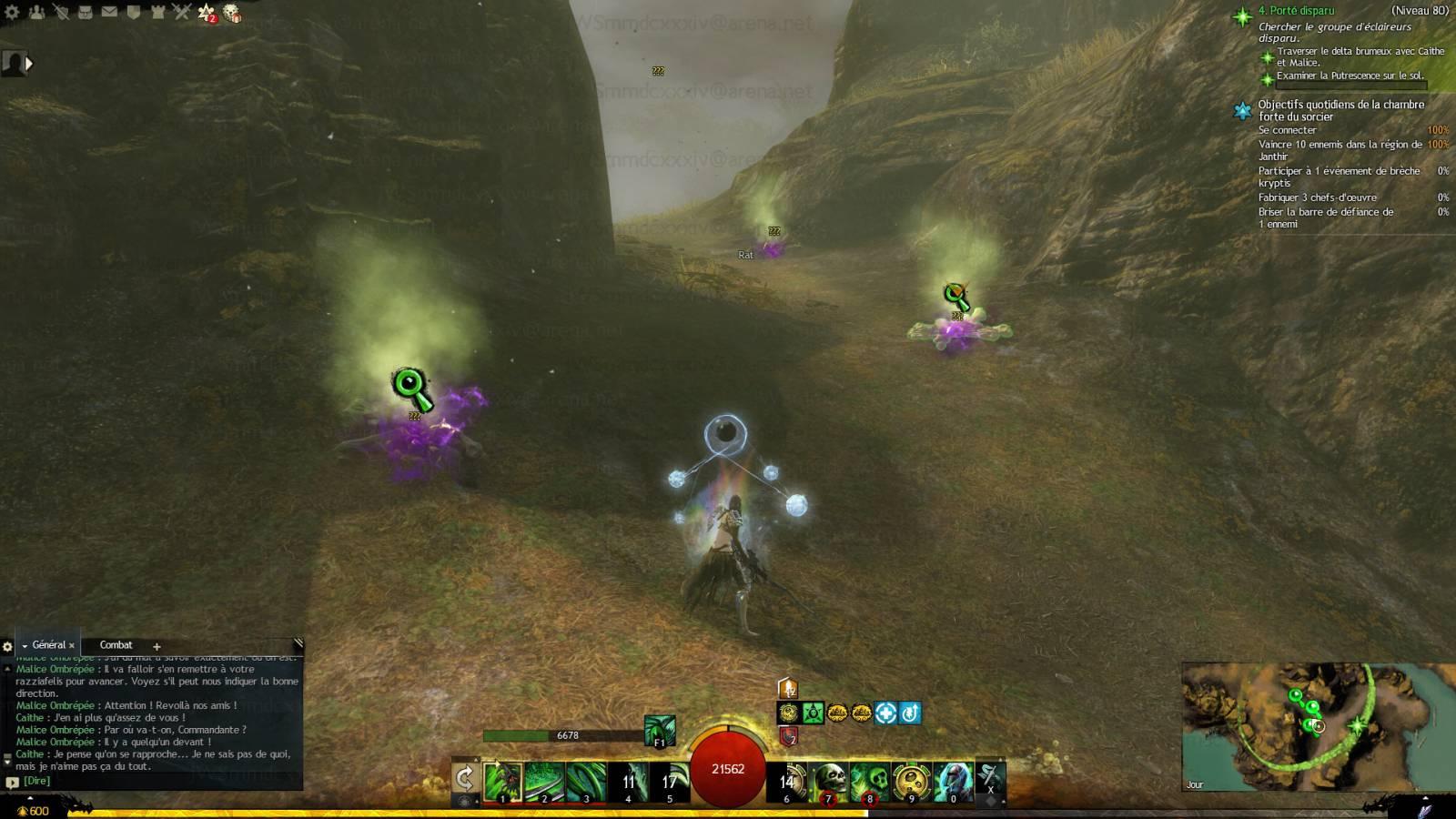Open the gear-shaped game menu icon

click(x=13, y=13)
